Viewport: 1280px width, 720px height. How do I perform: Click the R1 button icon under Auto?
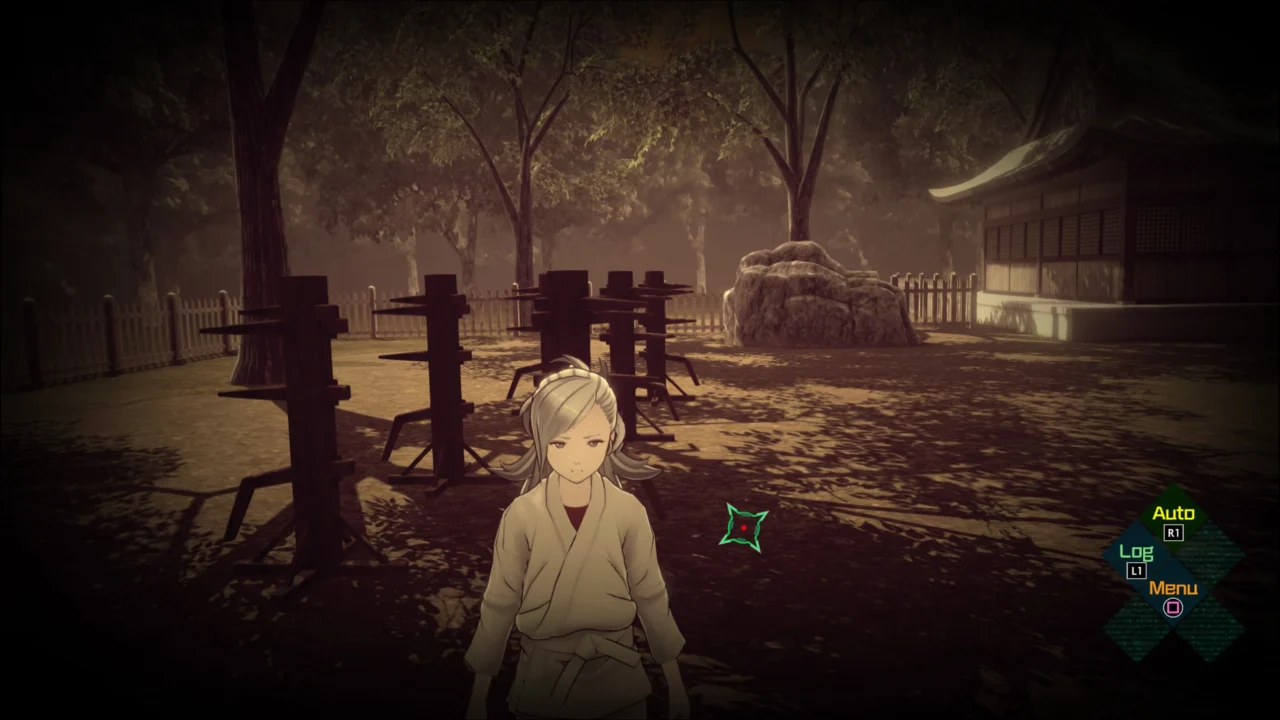tap(1172, 532)
